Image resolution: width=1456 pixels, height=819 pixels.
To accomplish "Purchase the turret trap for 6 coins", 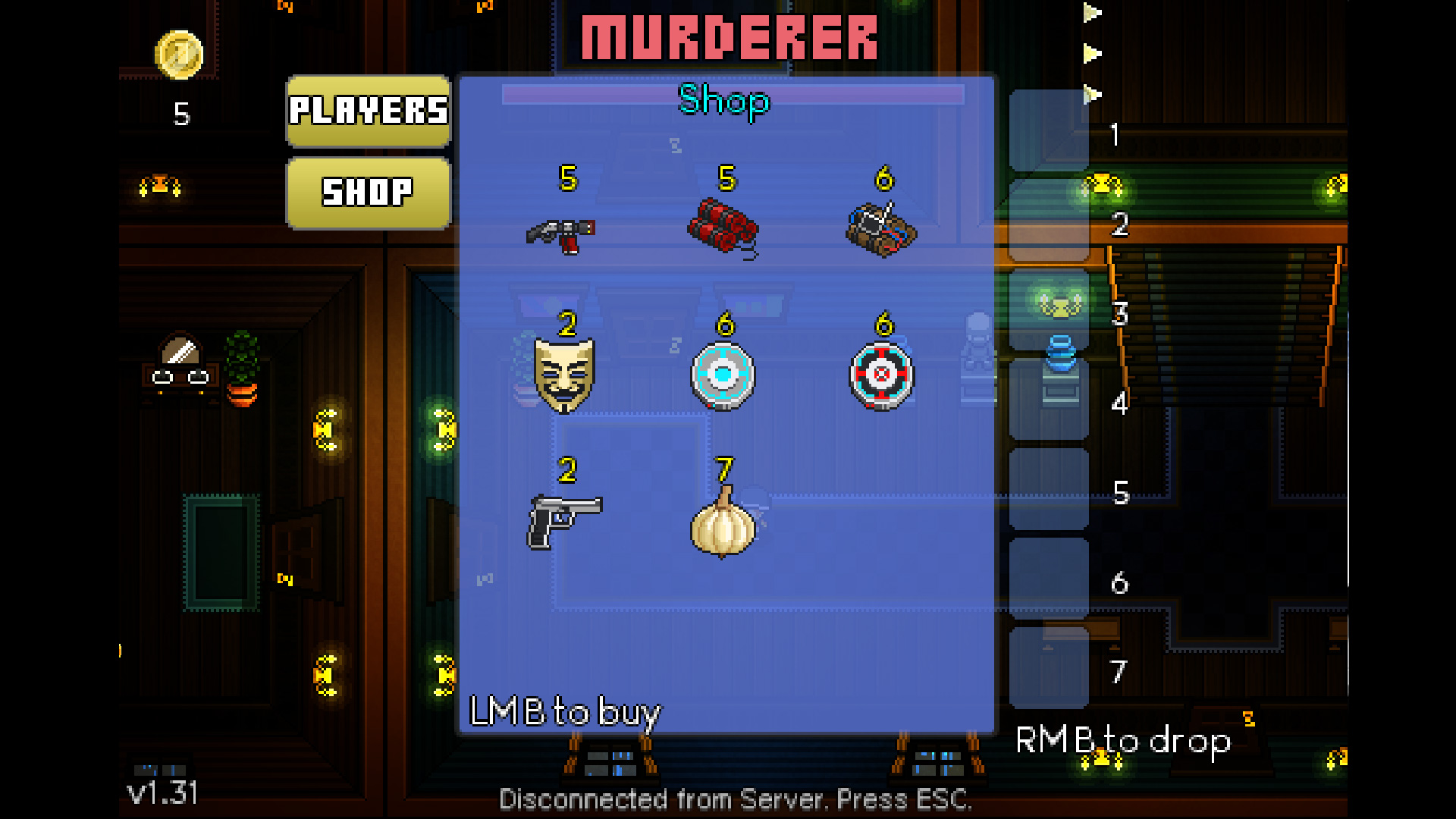I will [x=882, y=374].
